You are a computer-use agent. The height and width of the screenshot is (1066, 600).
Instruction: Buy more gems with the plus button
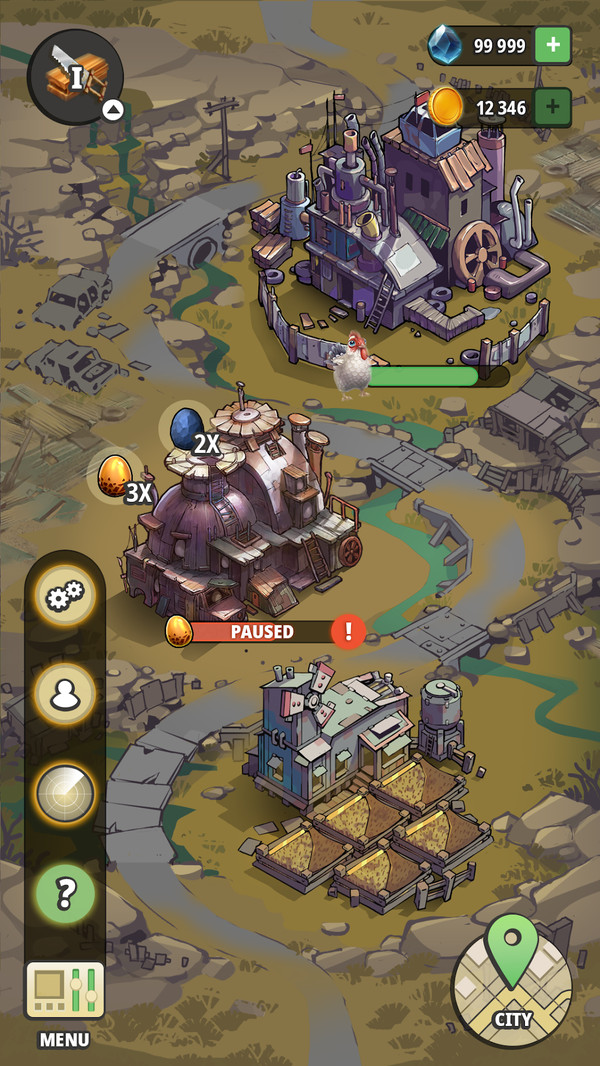pos(553,46)
